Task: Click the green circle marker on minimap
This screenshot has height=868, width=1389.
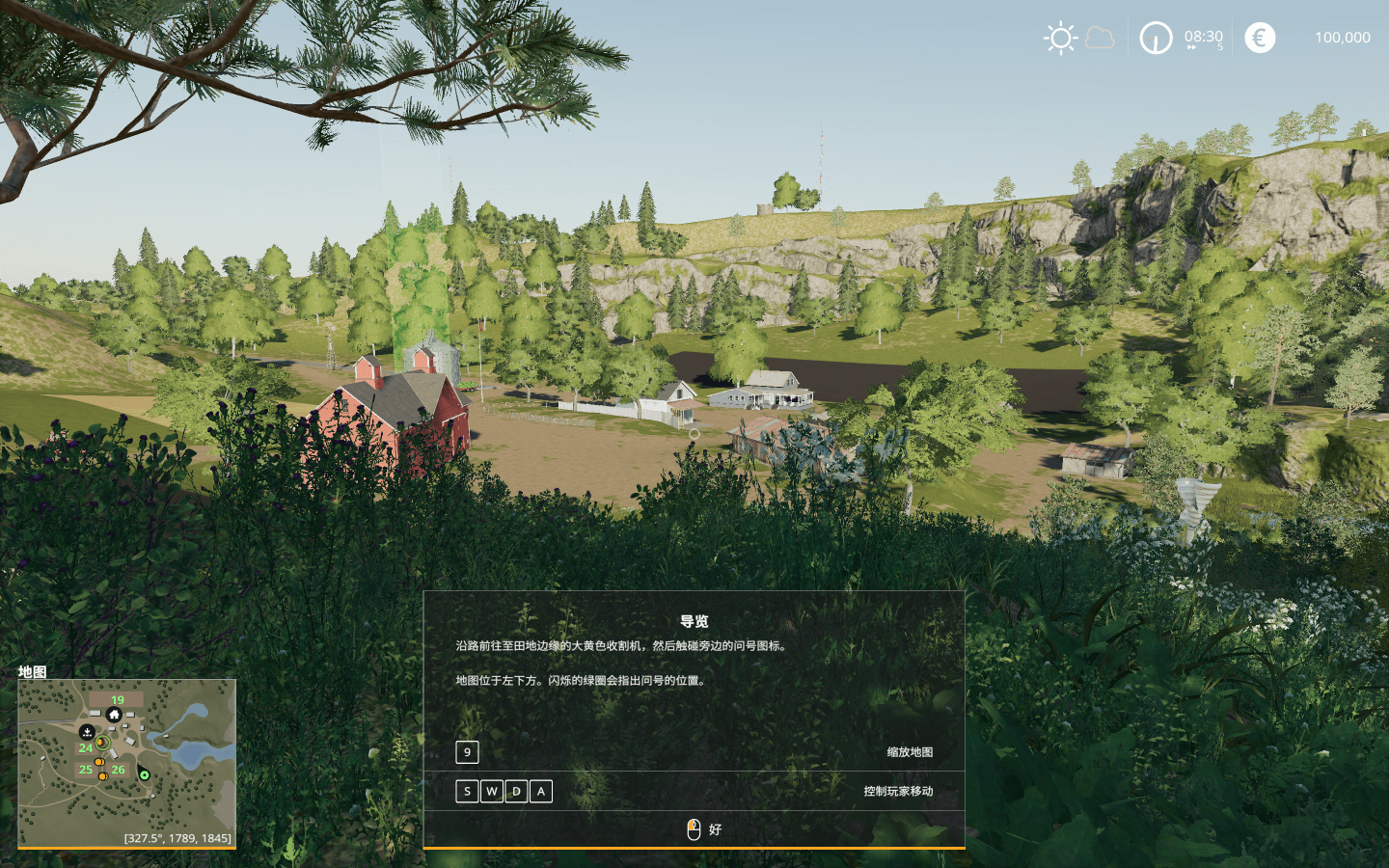Action: tap(144, 774)
